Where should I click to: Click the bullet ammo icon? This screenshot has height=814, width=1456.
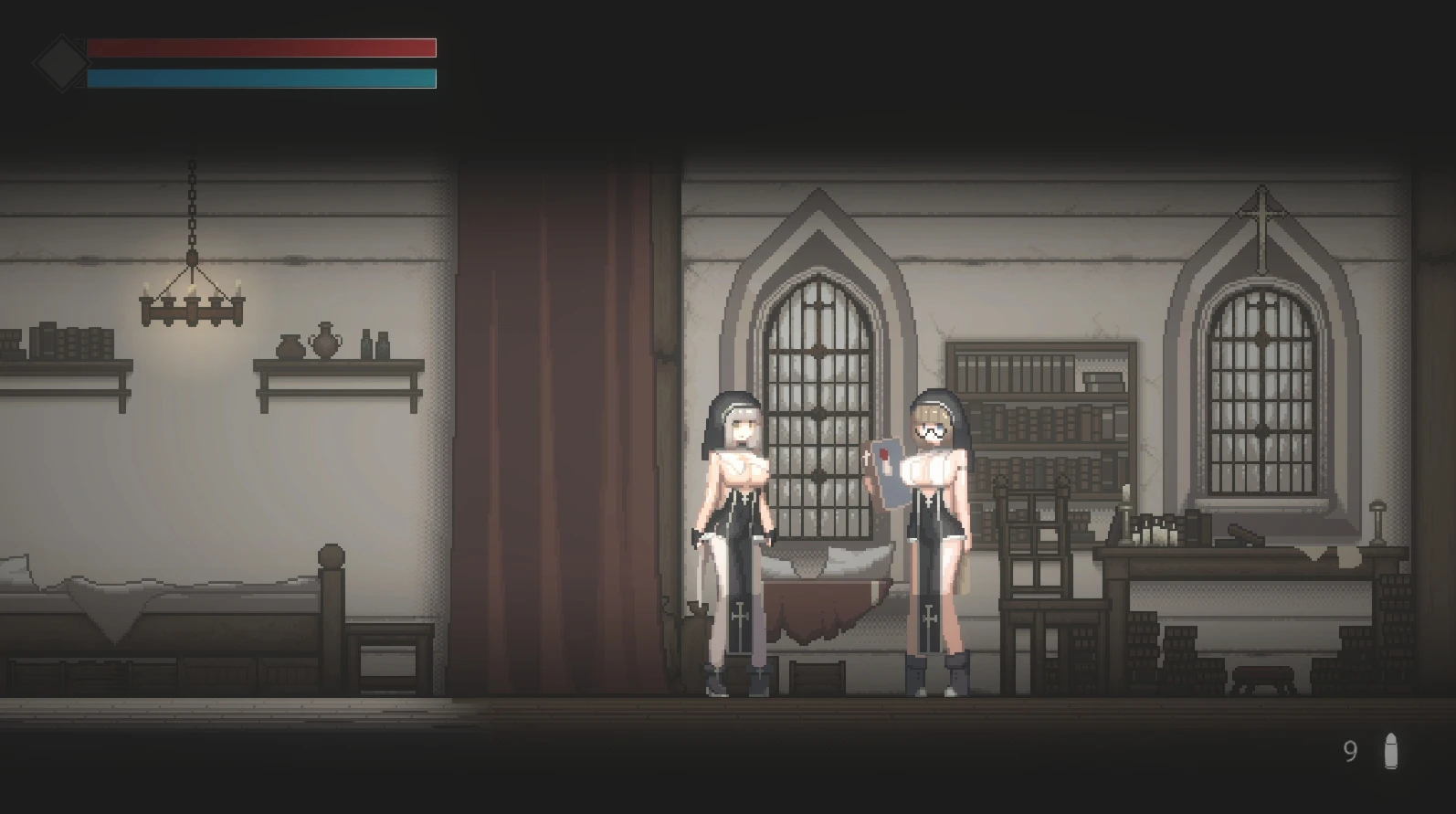coord(1390,751)
